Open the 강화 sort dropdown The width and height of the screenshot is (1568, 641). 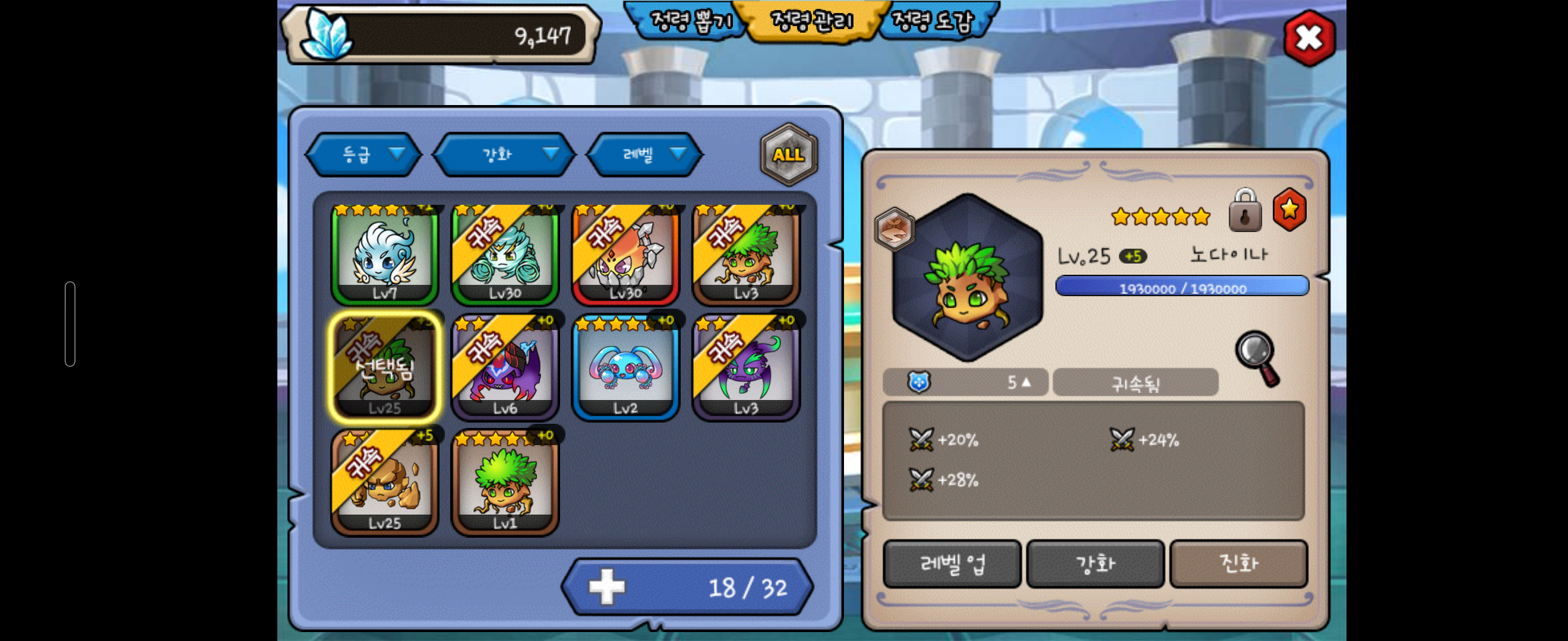tap(504, 154)
